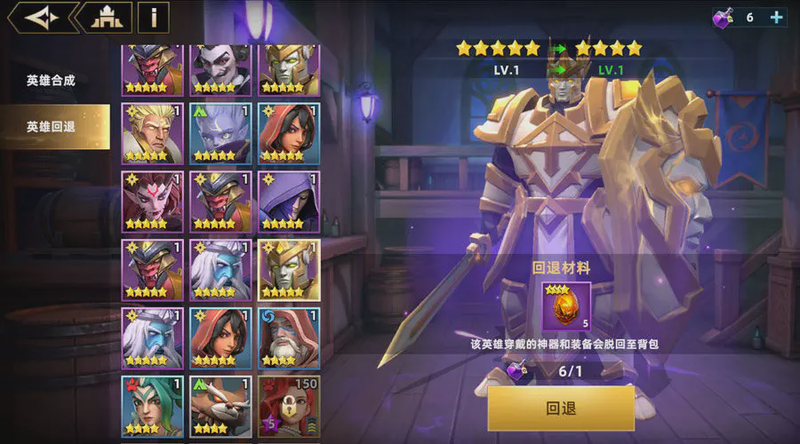This screenshot has width=800, height=444.
Task: Select the locked hero with 150
Action: click(x=288, y=406)
